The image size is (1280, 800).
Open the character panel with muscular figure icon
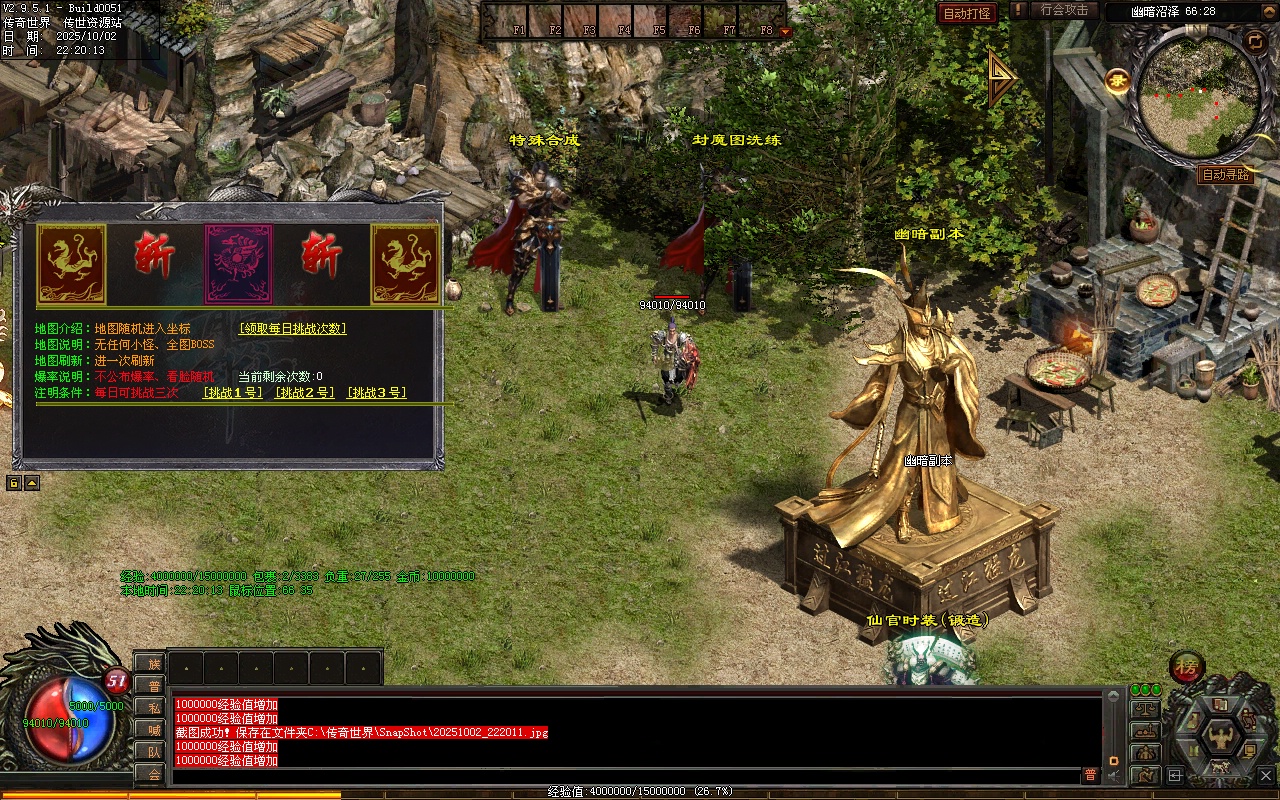point(1220,740)
